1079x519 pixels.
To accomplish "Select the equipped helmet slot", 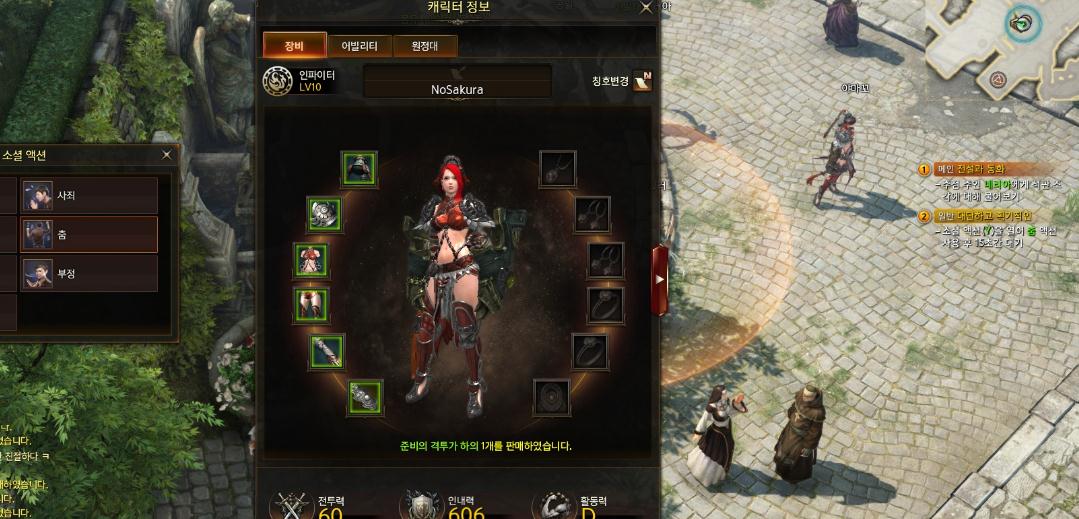I will click(358, 168).
